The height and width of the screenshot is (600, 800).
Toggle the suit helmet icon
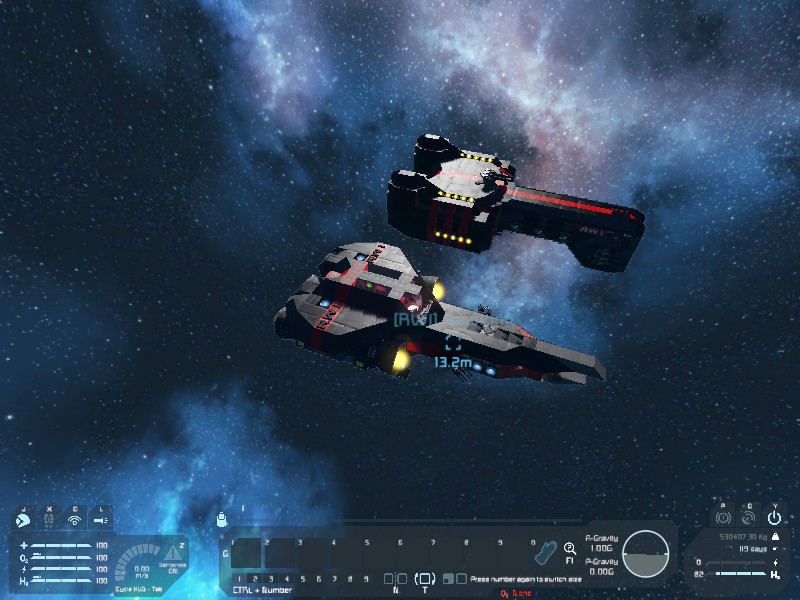(x=48, y=519)
